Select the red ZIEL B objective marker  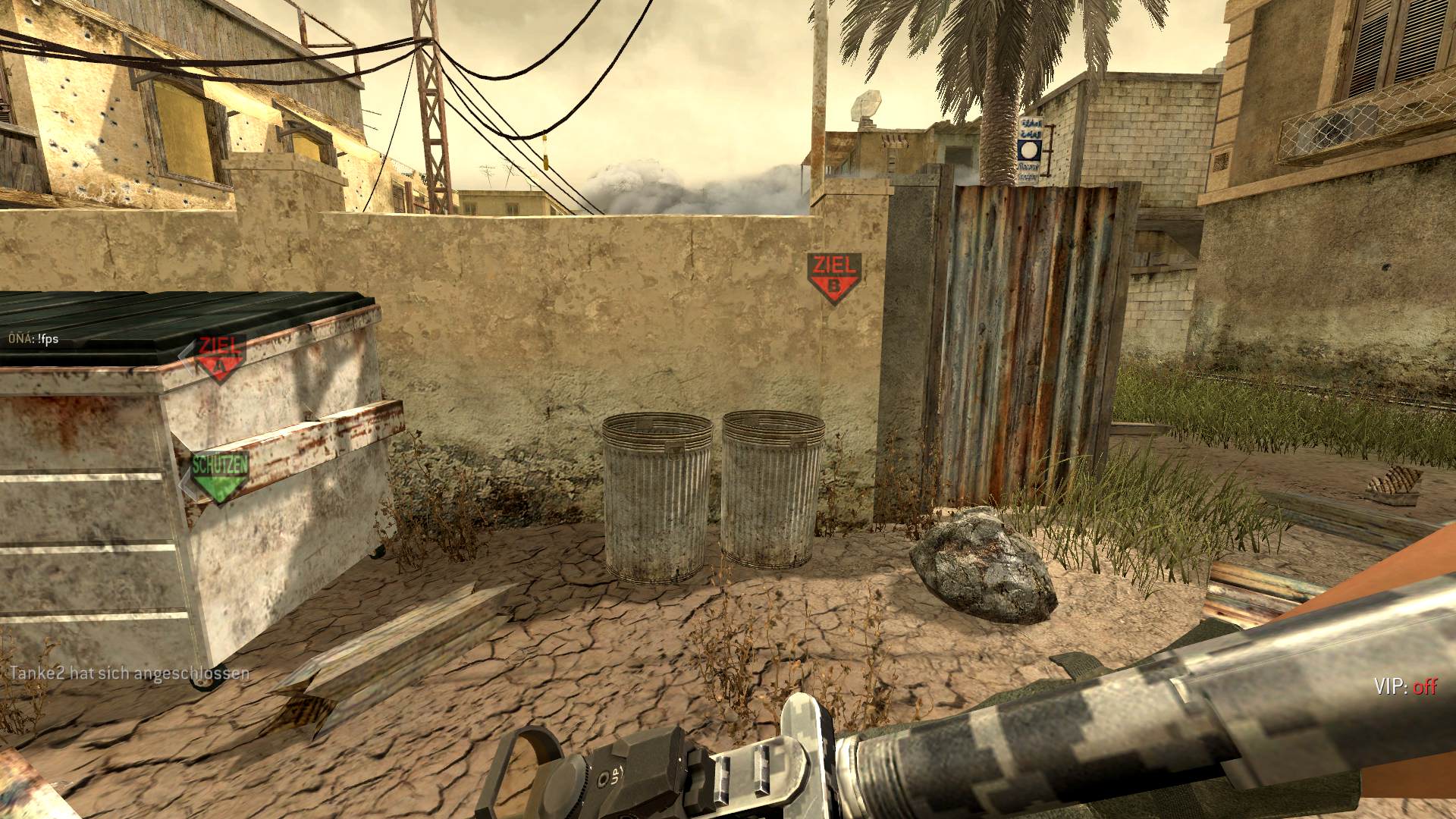click(x=834, y=278)
